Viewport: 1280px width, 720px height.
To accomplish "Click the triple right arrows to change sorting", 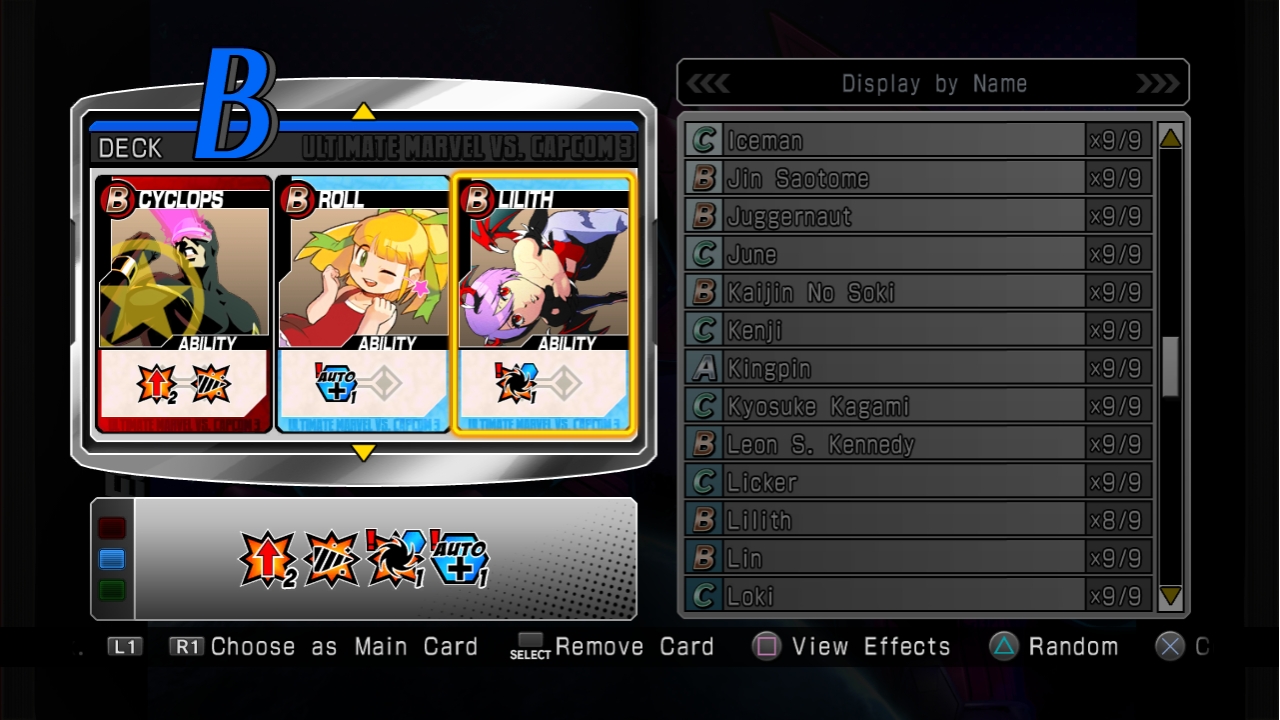I will tap(1158, 83).
